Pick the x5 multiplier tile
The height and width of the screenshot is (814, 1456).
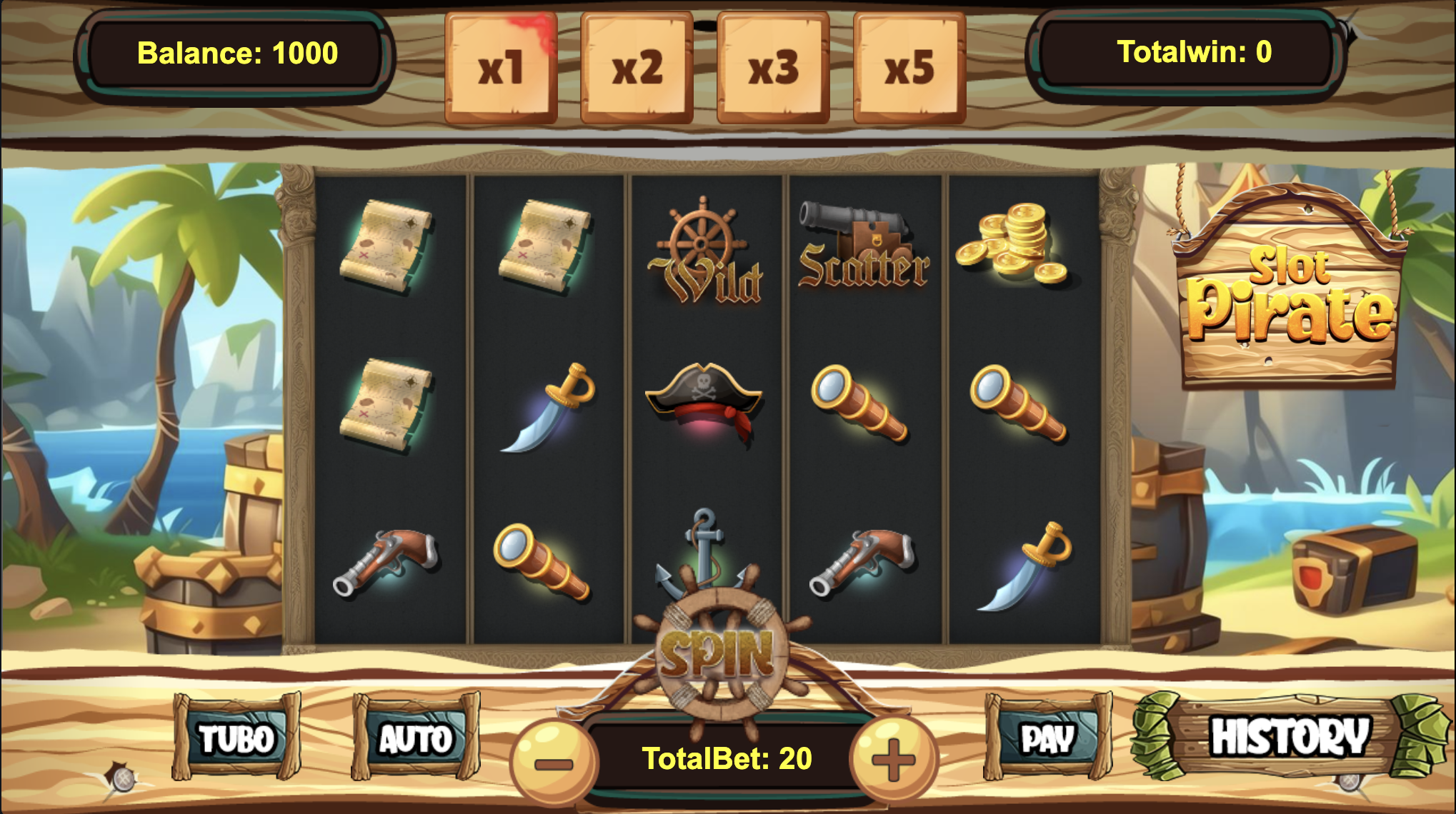[x=909, y=67]
